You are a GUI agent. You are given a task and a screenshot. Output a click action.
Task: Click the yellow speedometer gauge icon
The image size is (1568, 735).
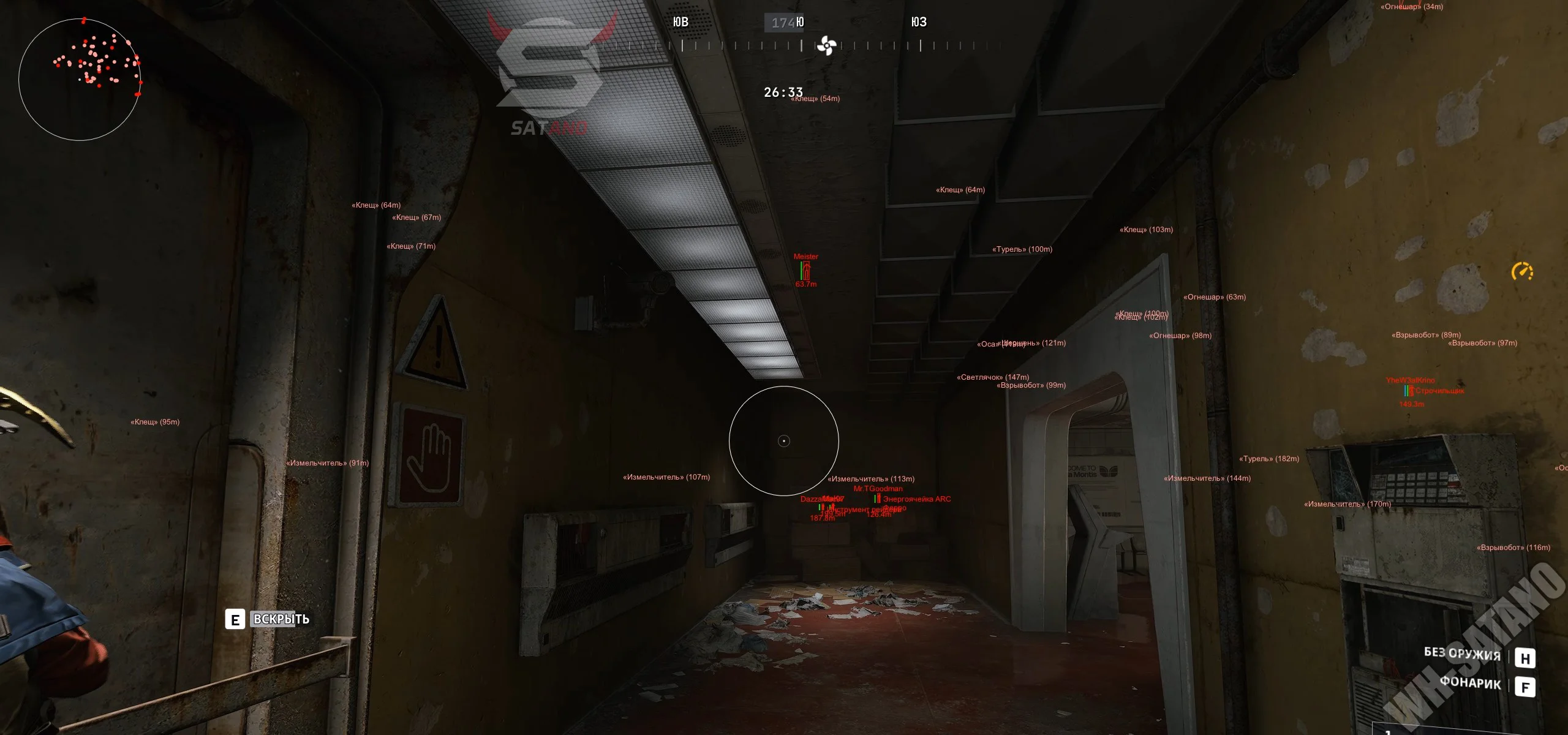[x=1522, y=271]
